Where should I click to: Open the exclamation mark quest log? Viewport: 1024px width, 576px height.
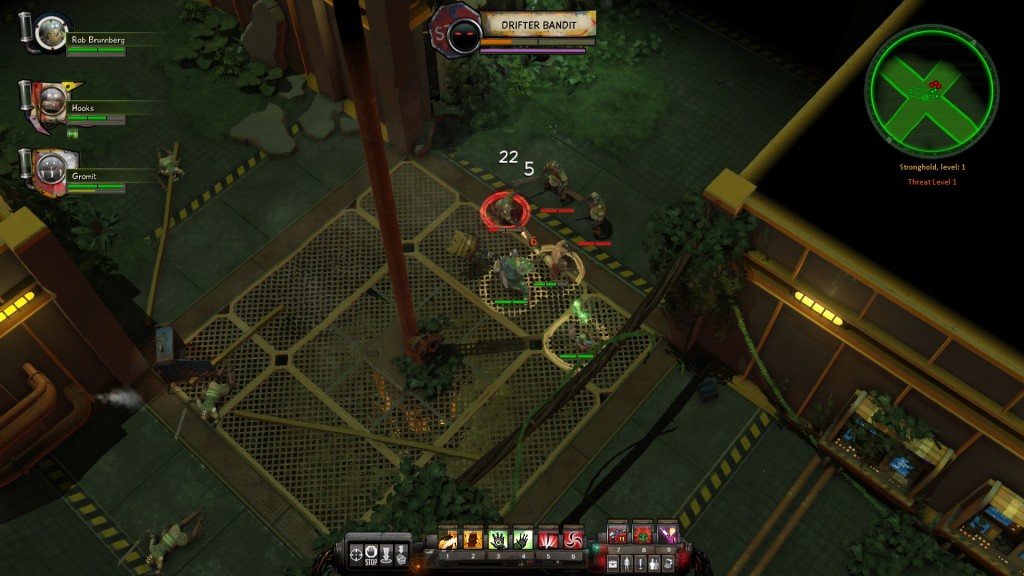click(x=641, y=563)
